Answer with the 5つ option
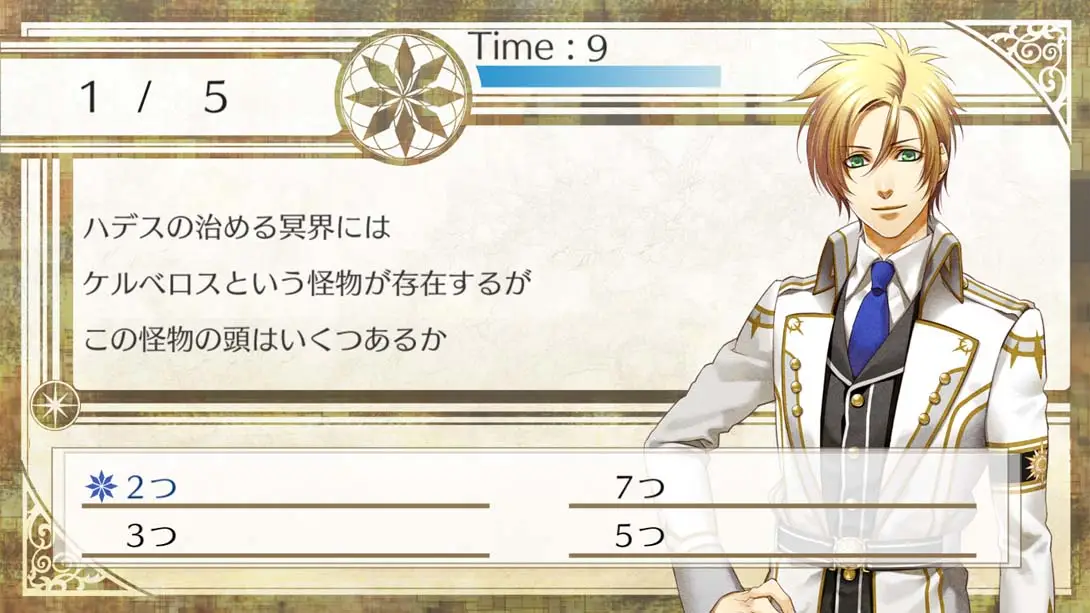Viewport: 1090px width, 613px height. 639,537
